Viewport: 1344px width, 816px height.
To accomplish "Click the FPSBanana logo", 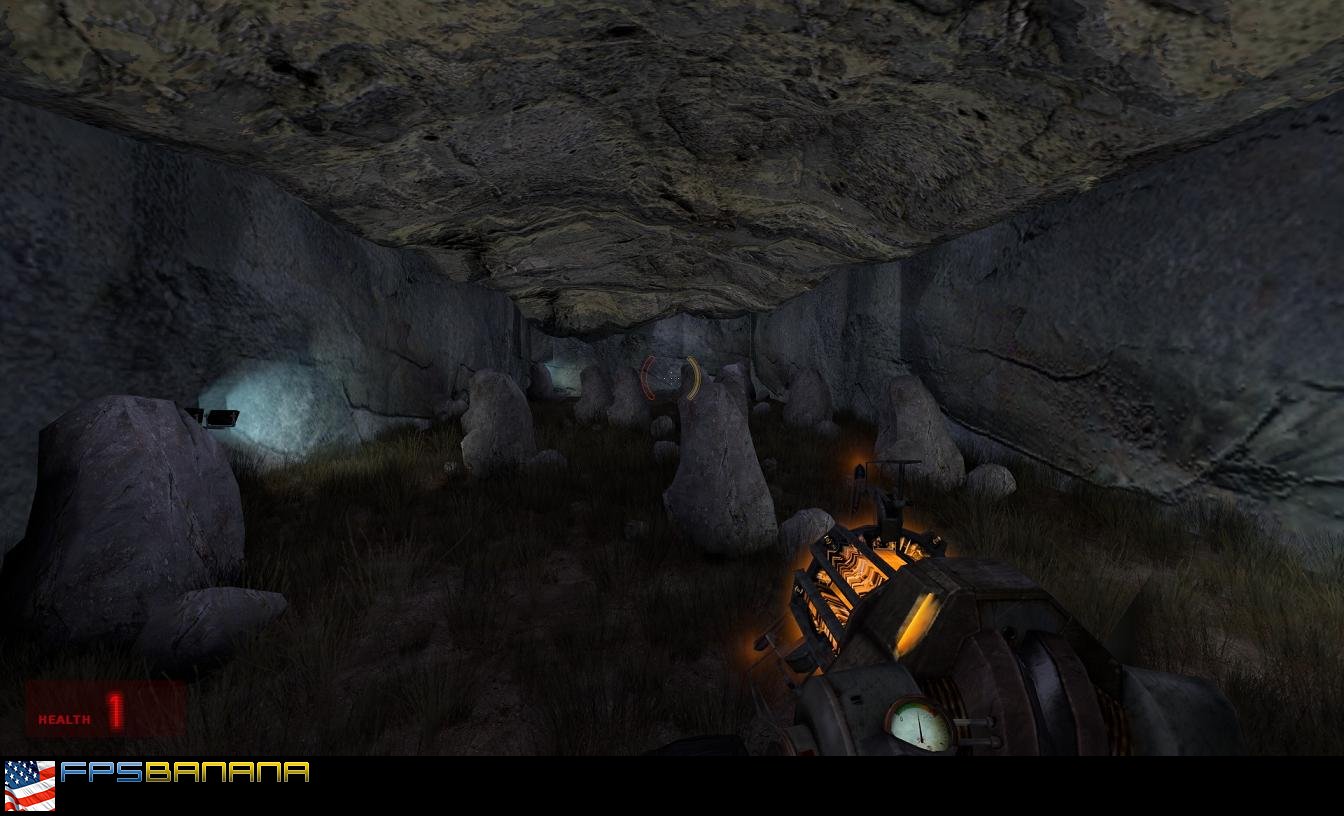I will tap(185, 772).
